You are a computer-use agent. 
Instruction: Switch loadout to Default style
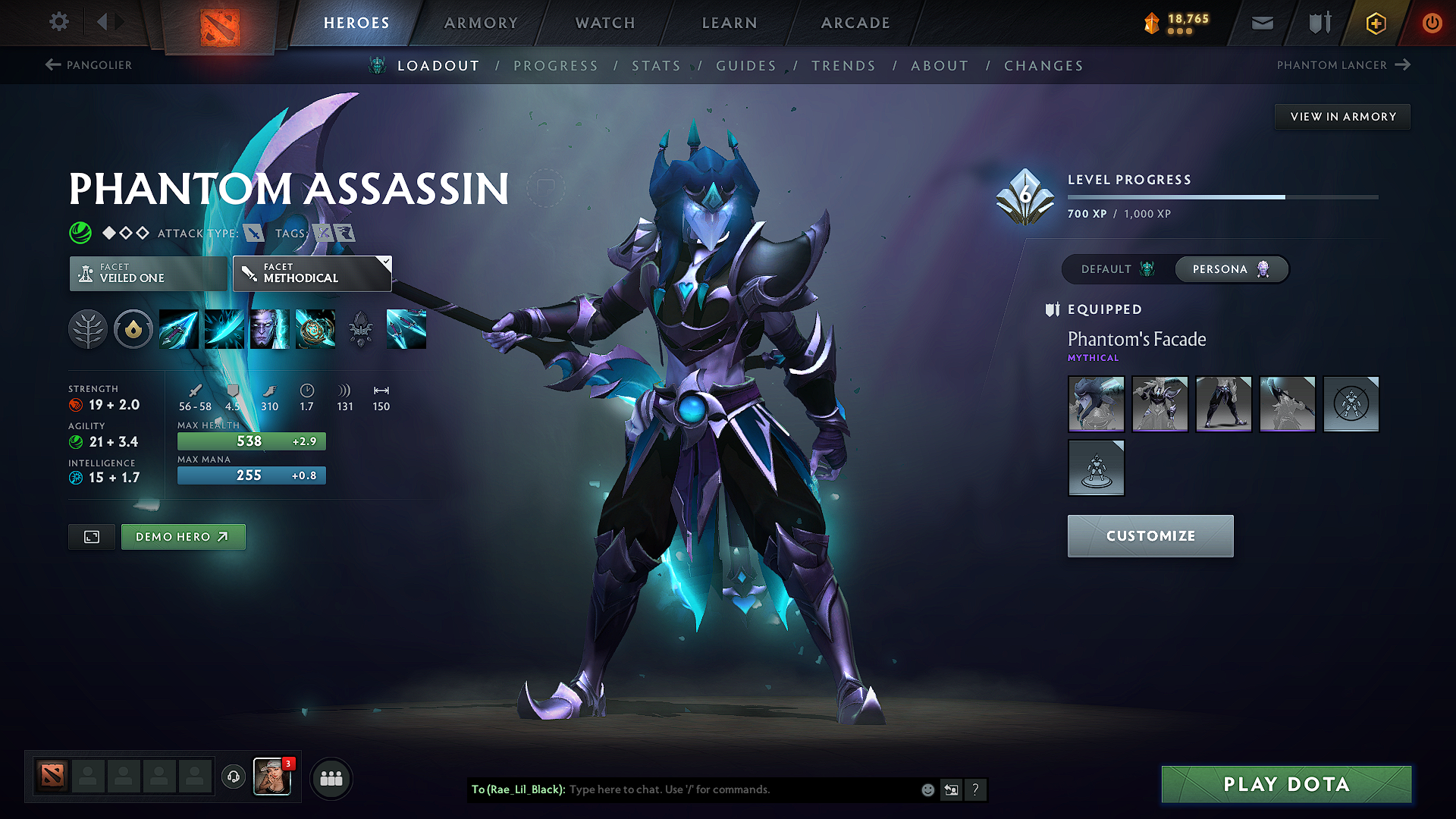1115,269
